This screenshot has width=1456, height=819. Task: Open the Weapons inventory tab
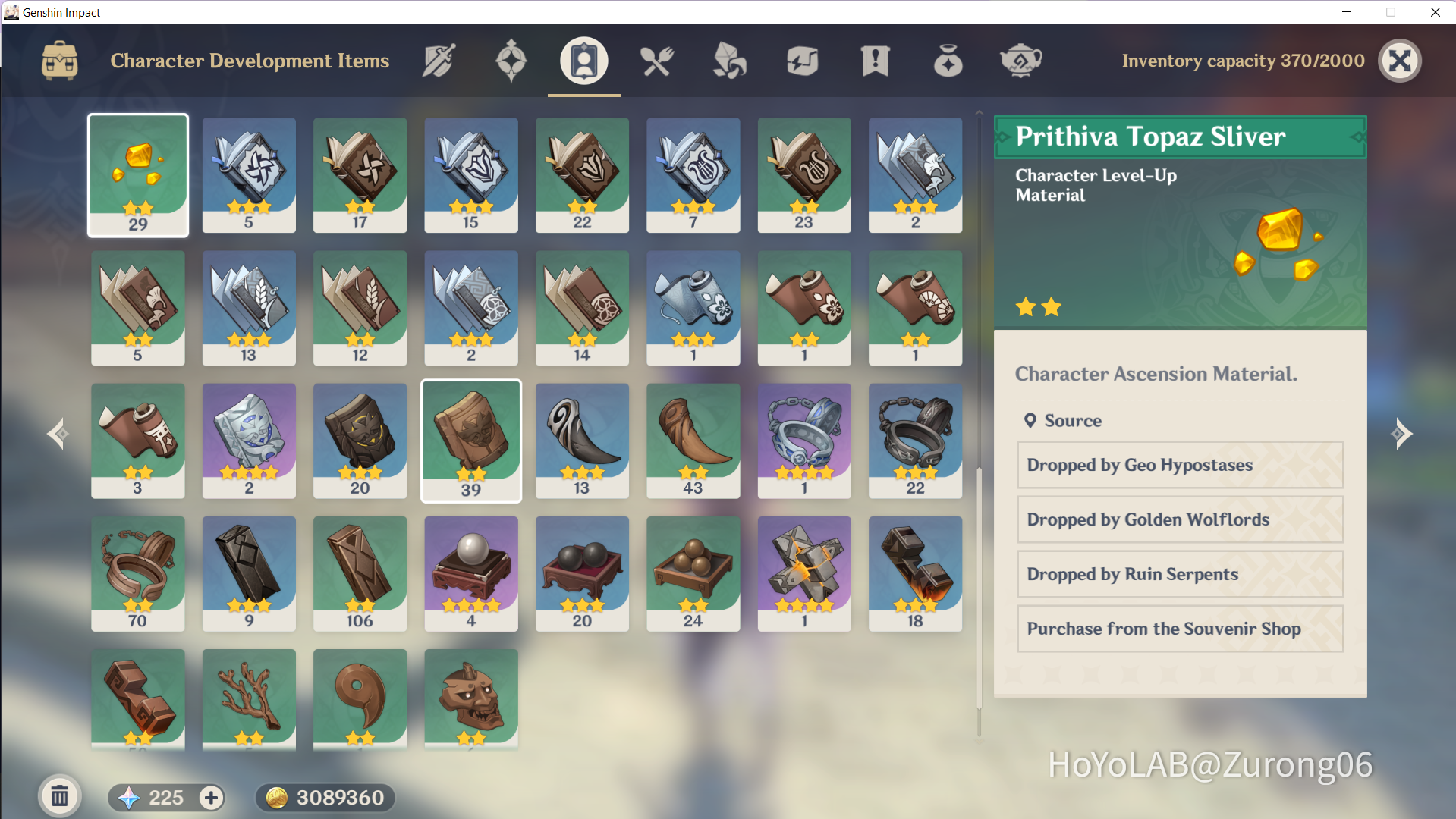439,61
